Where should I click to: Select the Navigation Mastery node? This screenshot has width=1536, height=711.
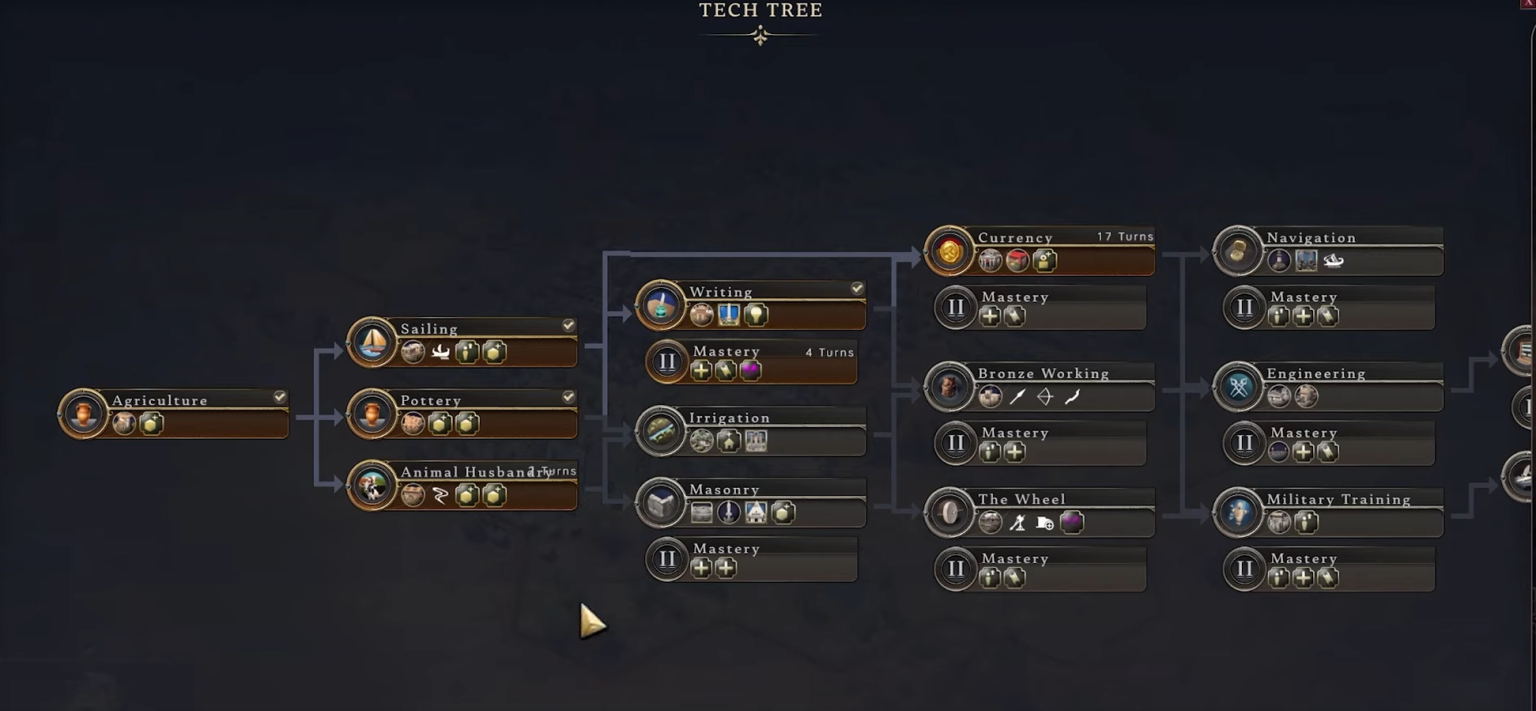pyautogui.click(x=1329, y=307)
